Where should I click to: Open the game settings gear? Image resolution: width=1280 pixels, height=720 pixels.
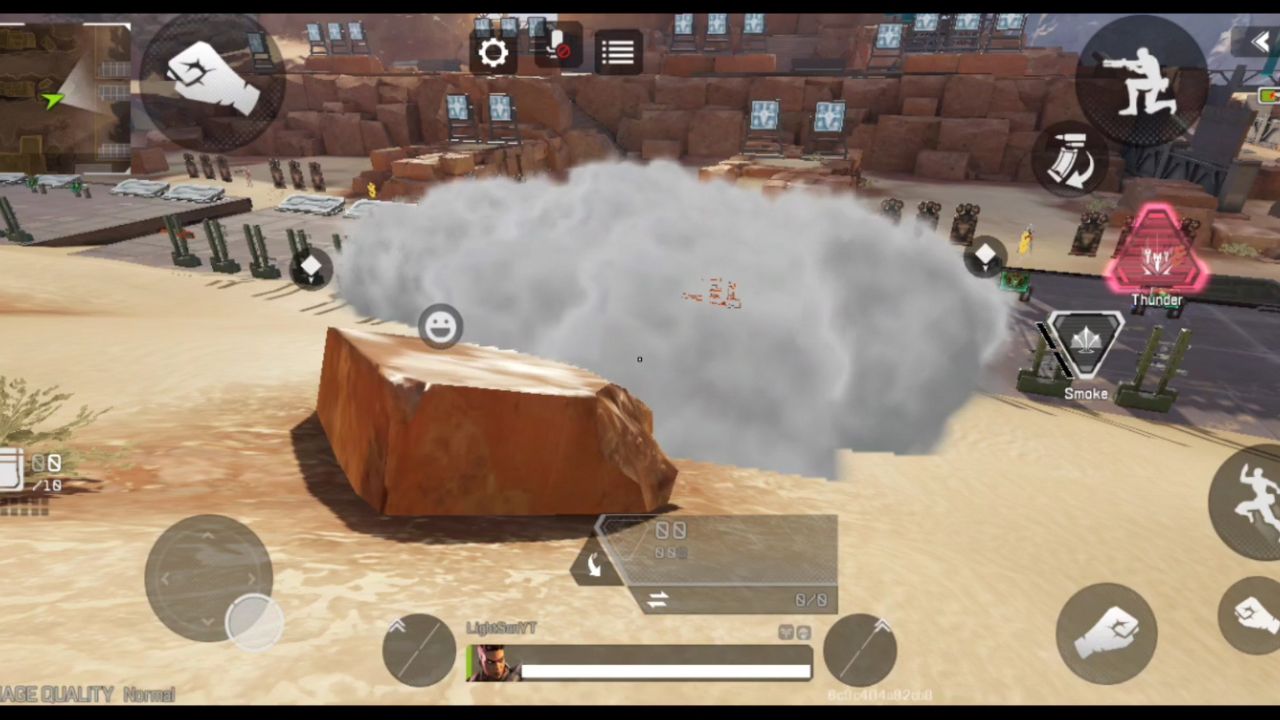[493, 52]
